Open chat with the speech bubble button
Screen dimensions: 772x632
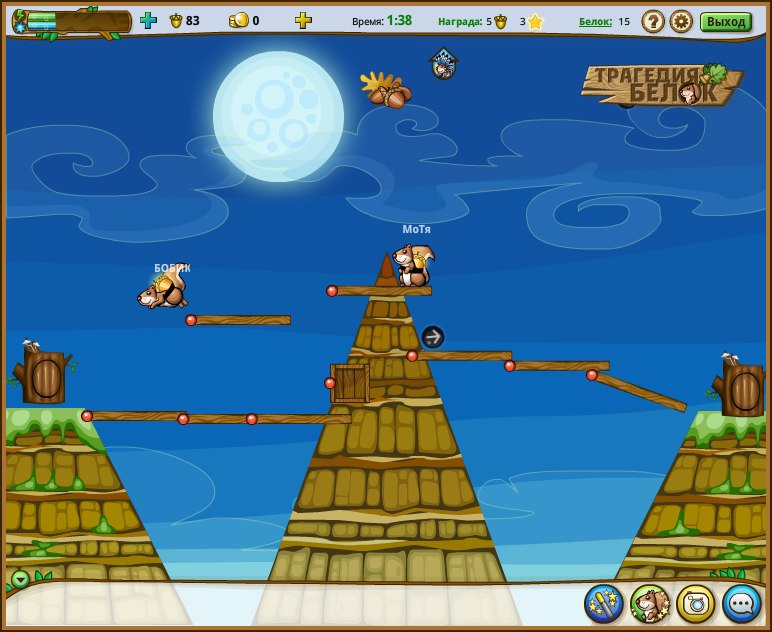(742, 603)
